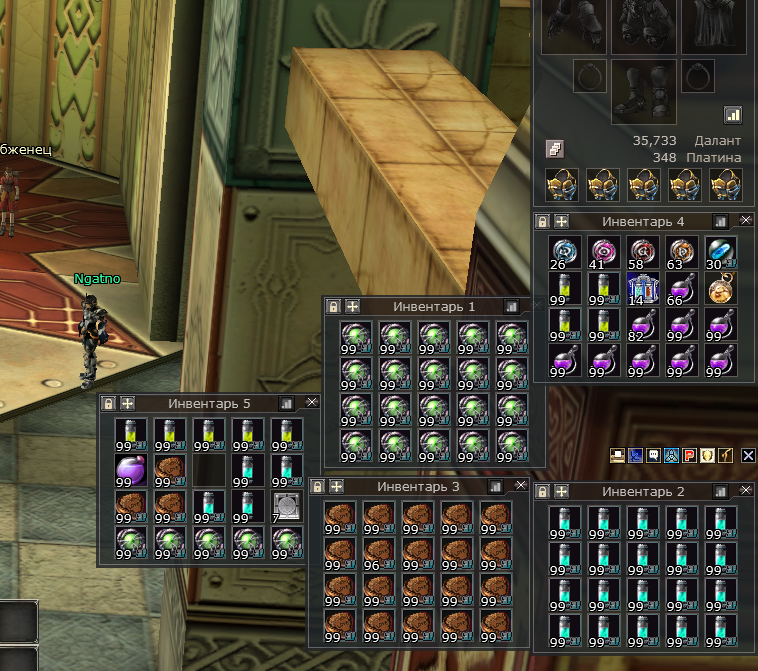This screenshot has width=758, height=671.
Task: Select the golden amulet item in Инвентарь 4
Action: [x=719, y=289]
